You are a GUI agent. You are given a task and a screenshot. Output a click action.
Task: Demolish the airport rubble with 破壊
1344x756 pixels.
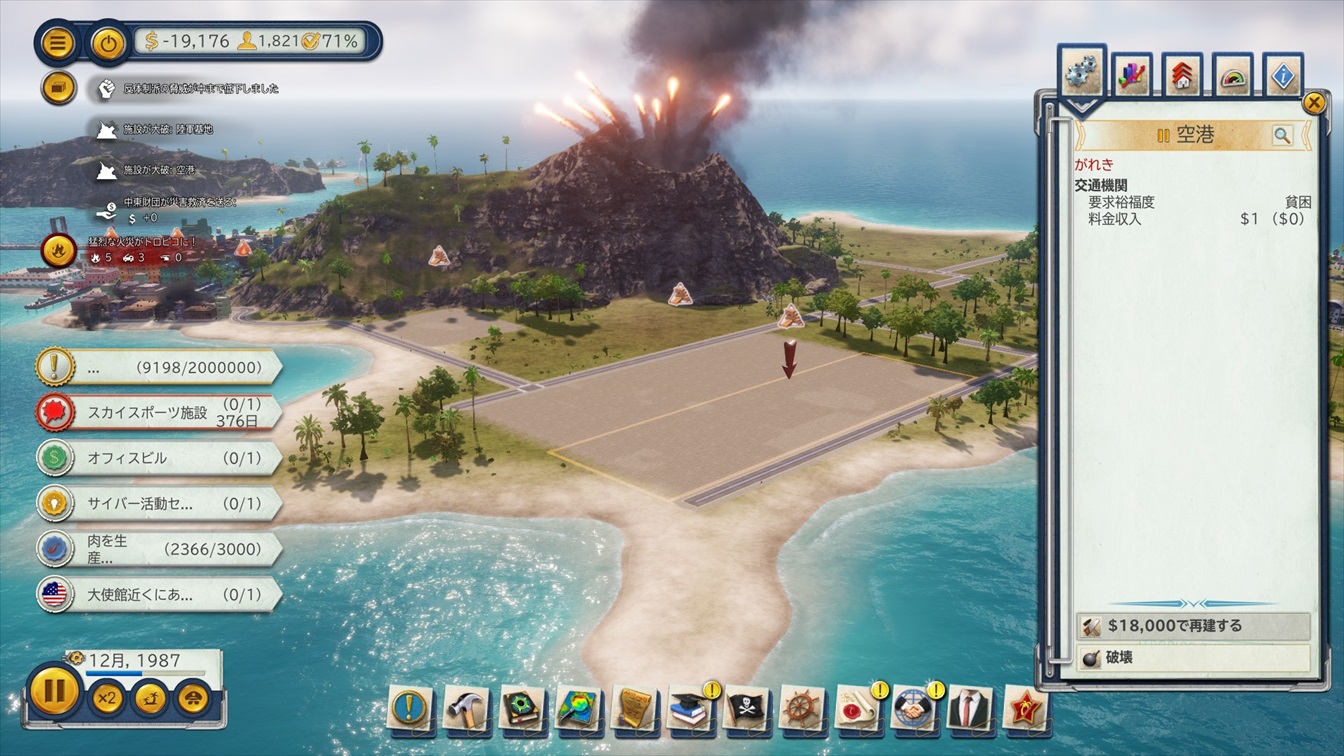[1192, 658]
